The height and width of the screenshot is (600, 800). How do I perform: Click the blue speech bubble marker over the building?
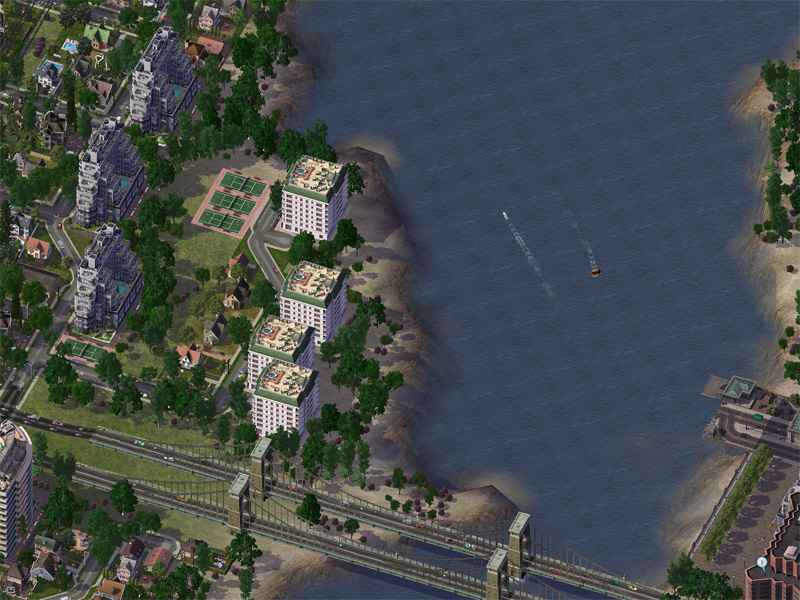click(761, 563)
